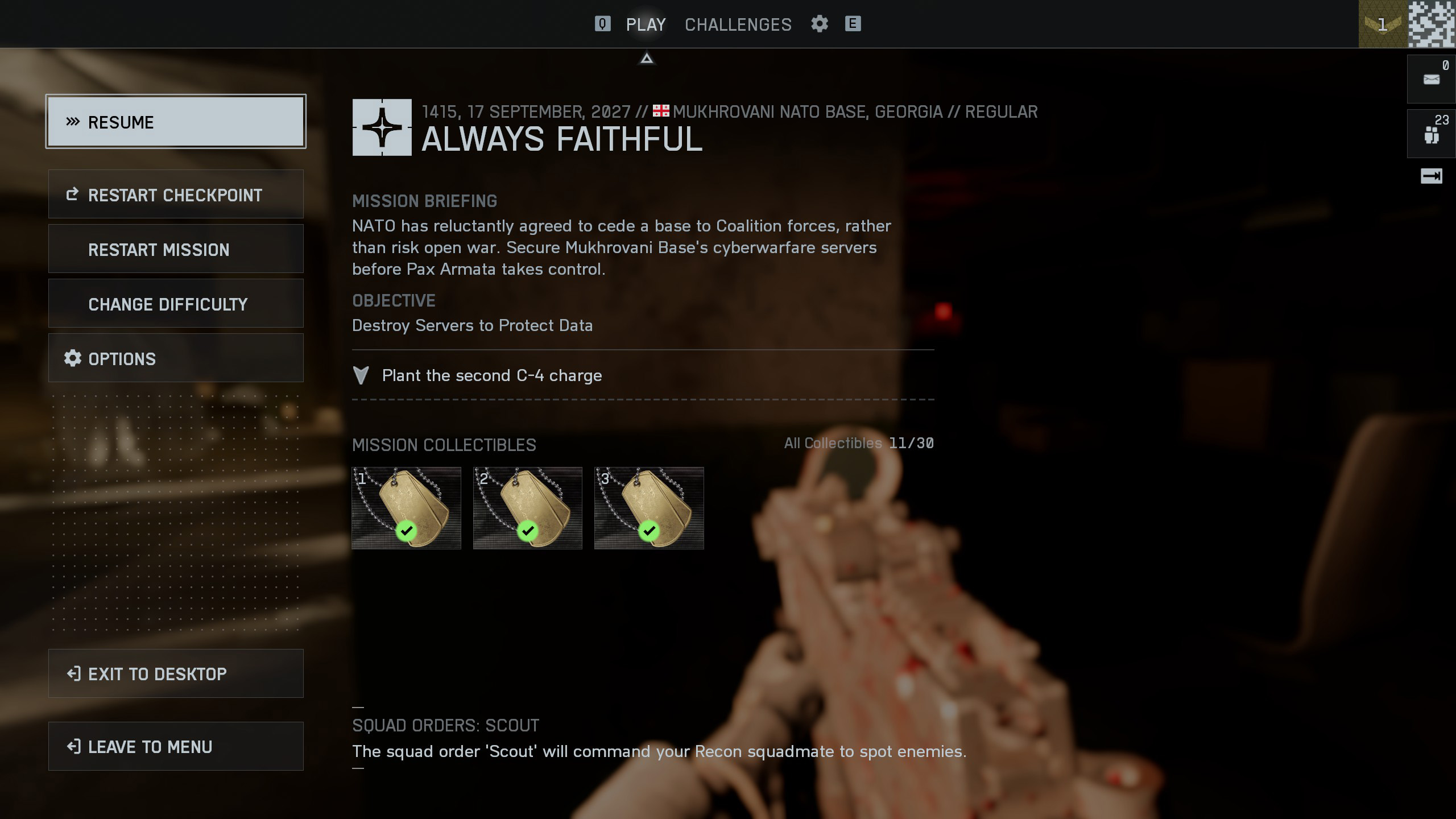This screenshot has height=819, width=1456.
Task: Select Restart Checkpoint
Action: 176,195
